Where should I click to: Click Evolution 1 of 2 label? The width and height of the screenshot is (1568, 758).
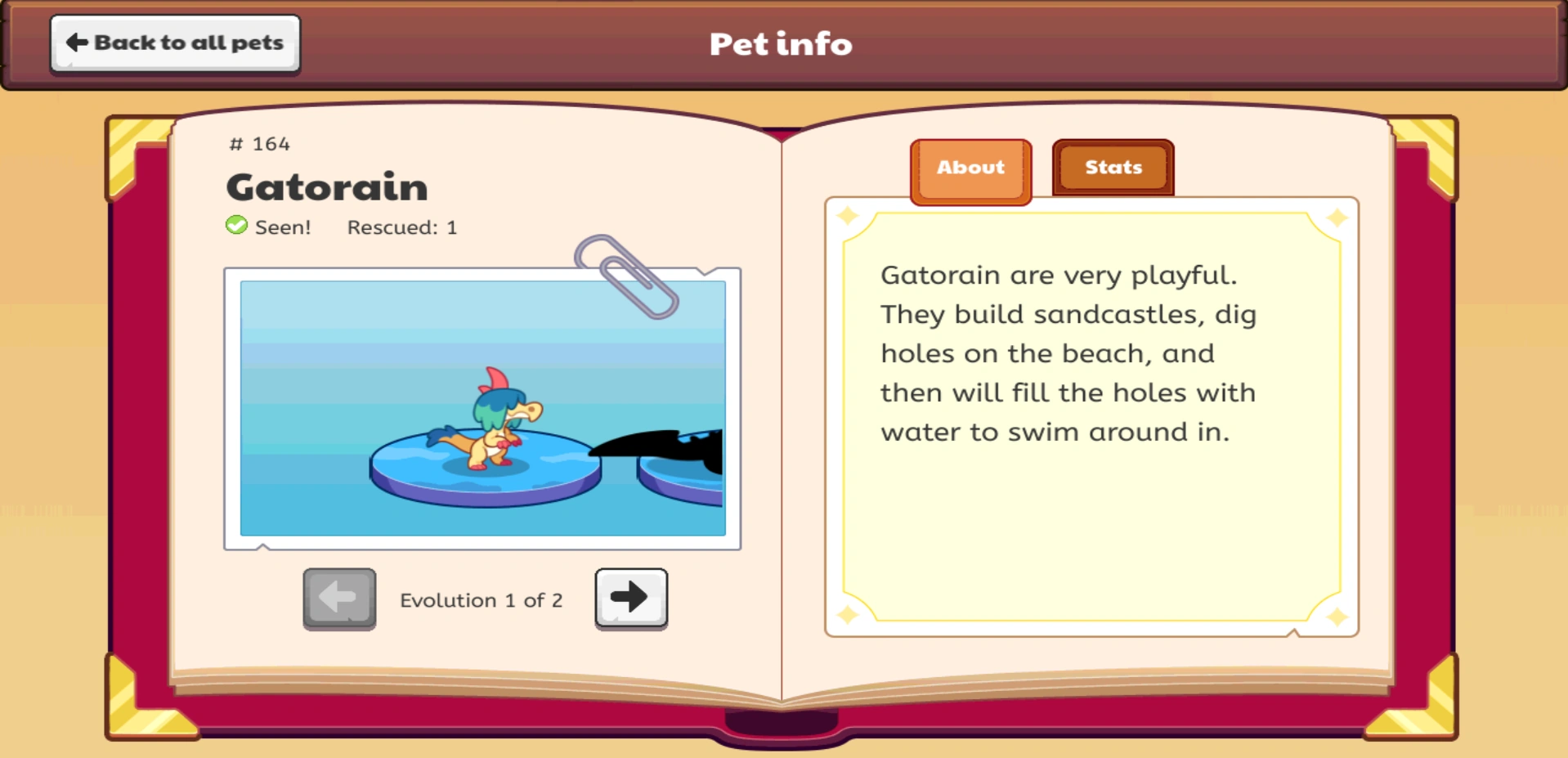[482, 599]
